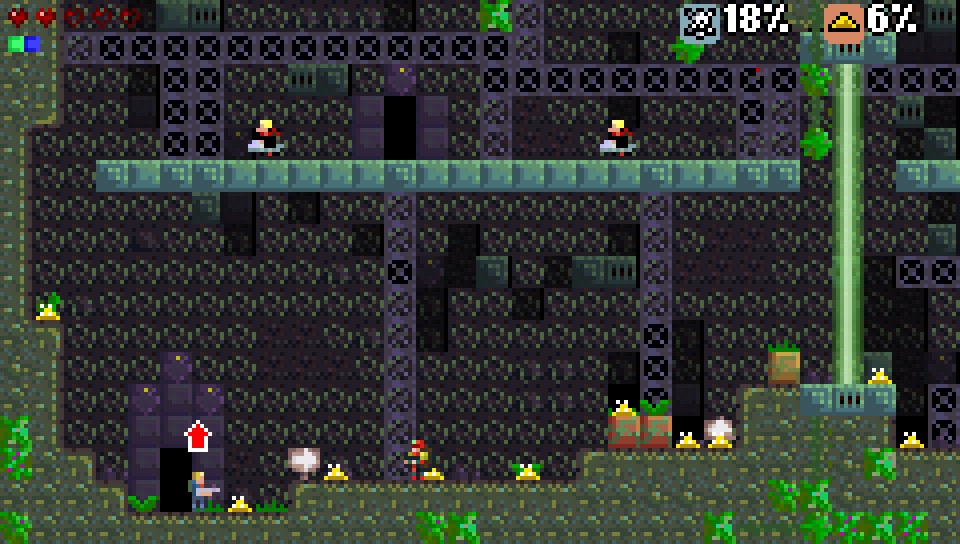The image size is (960, 544).
Task: Click the map exploration icon
Action: (x=699, y=21)
